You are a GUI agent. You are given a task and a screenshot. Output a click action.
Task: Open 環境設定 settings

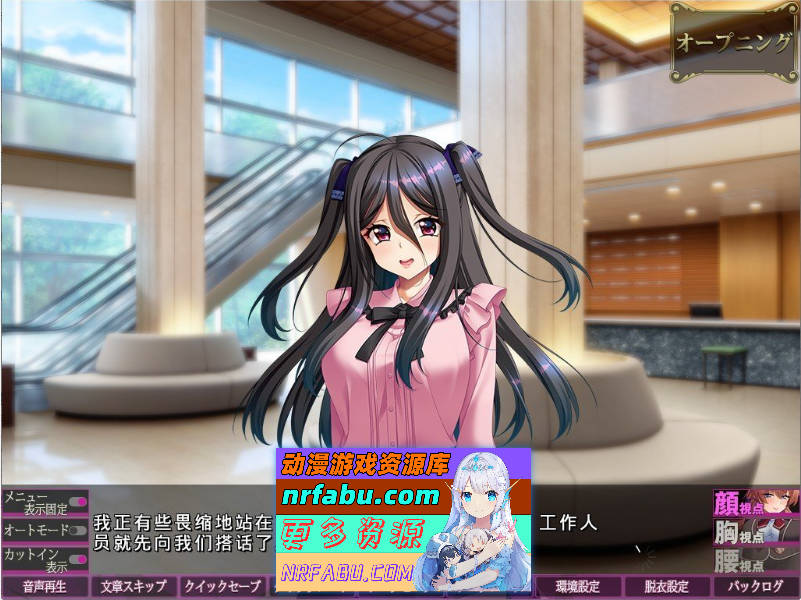pos(579,587)
